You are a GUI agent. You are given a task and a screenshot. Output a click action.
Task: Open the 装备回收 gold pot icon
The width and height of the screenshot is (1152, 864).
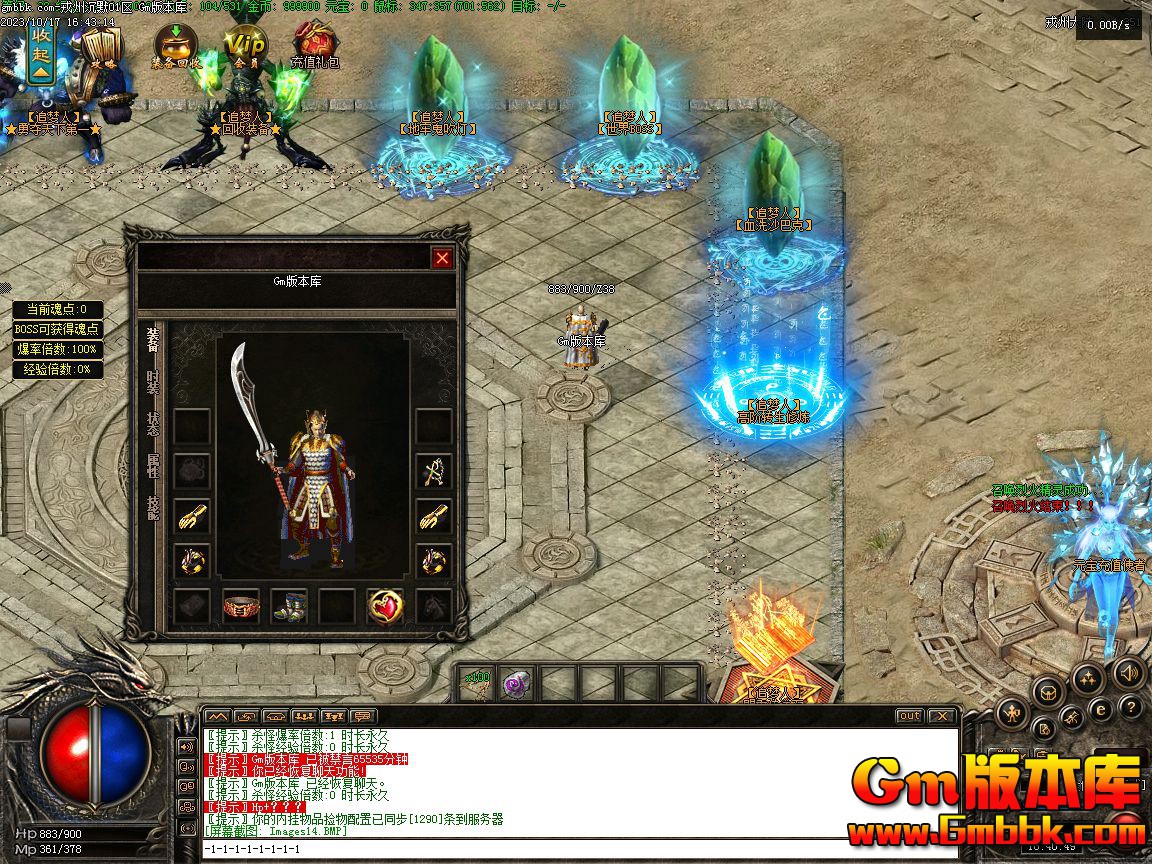coord(176,45)
